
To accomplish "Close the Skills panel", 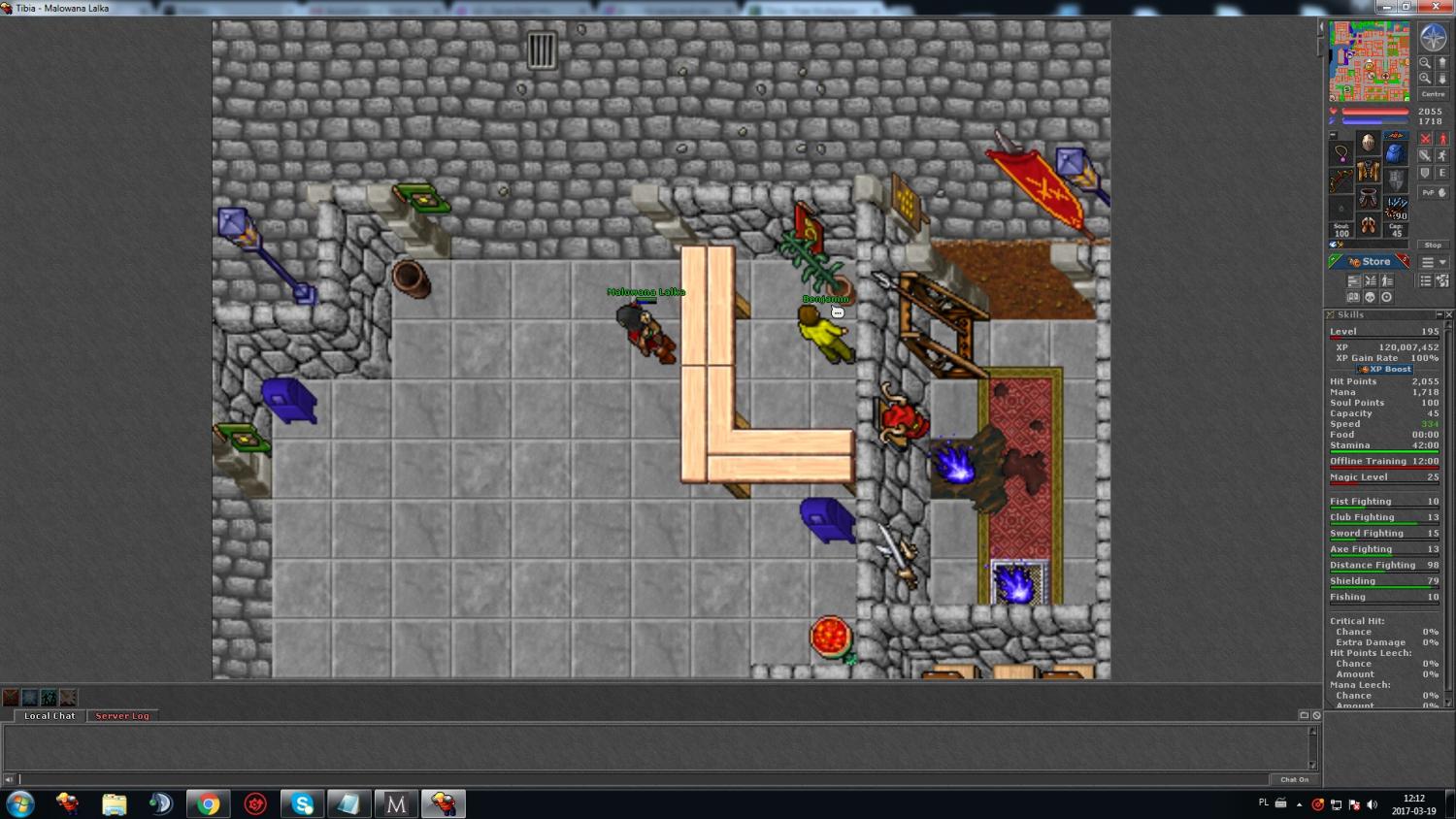I will click(1449, 314).
